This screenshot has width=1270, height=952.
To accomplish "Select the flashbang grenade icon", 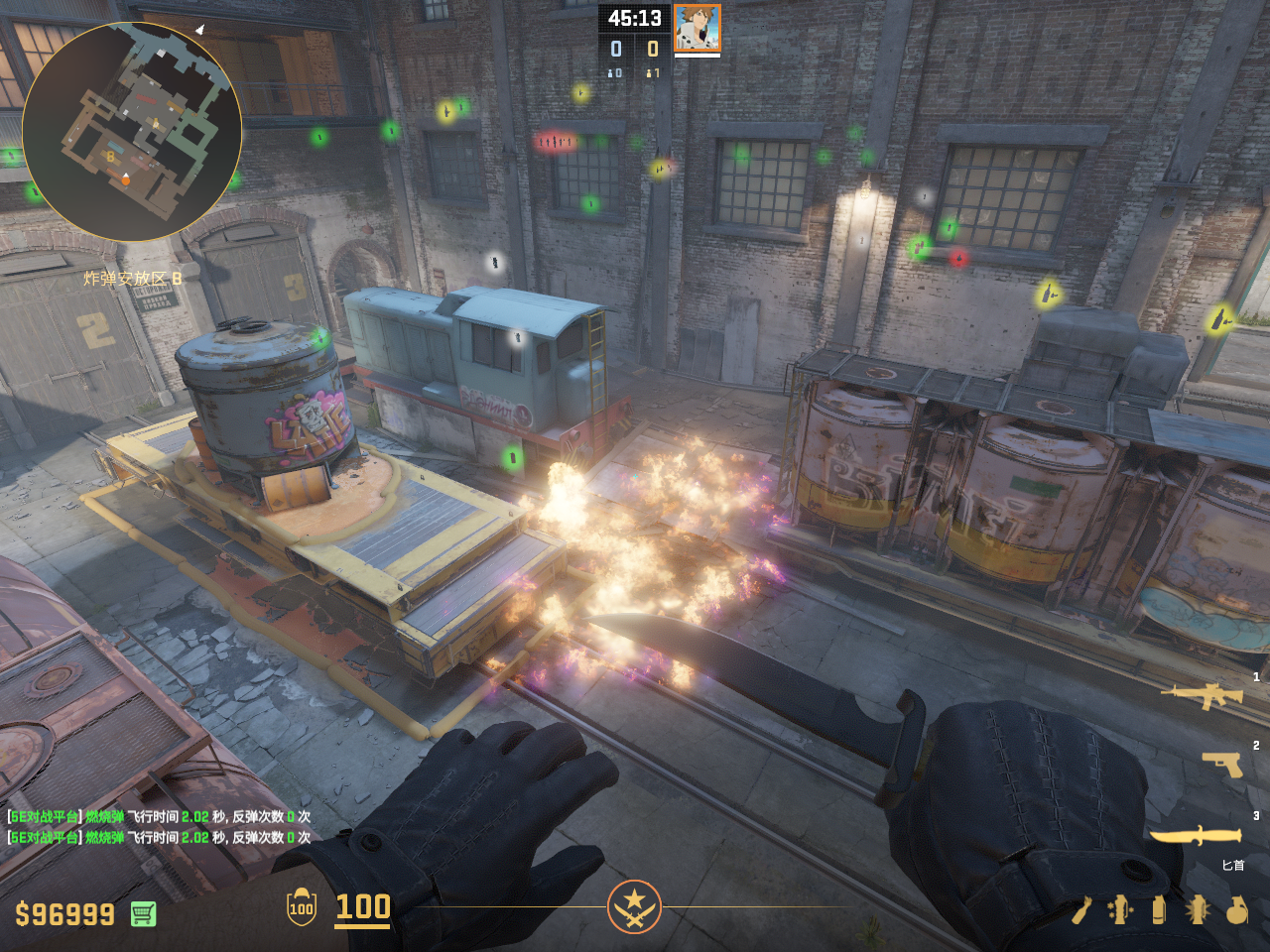I will (x=1198, y=909).
